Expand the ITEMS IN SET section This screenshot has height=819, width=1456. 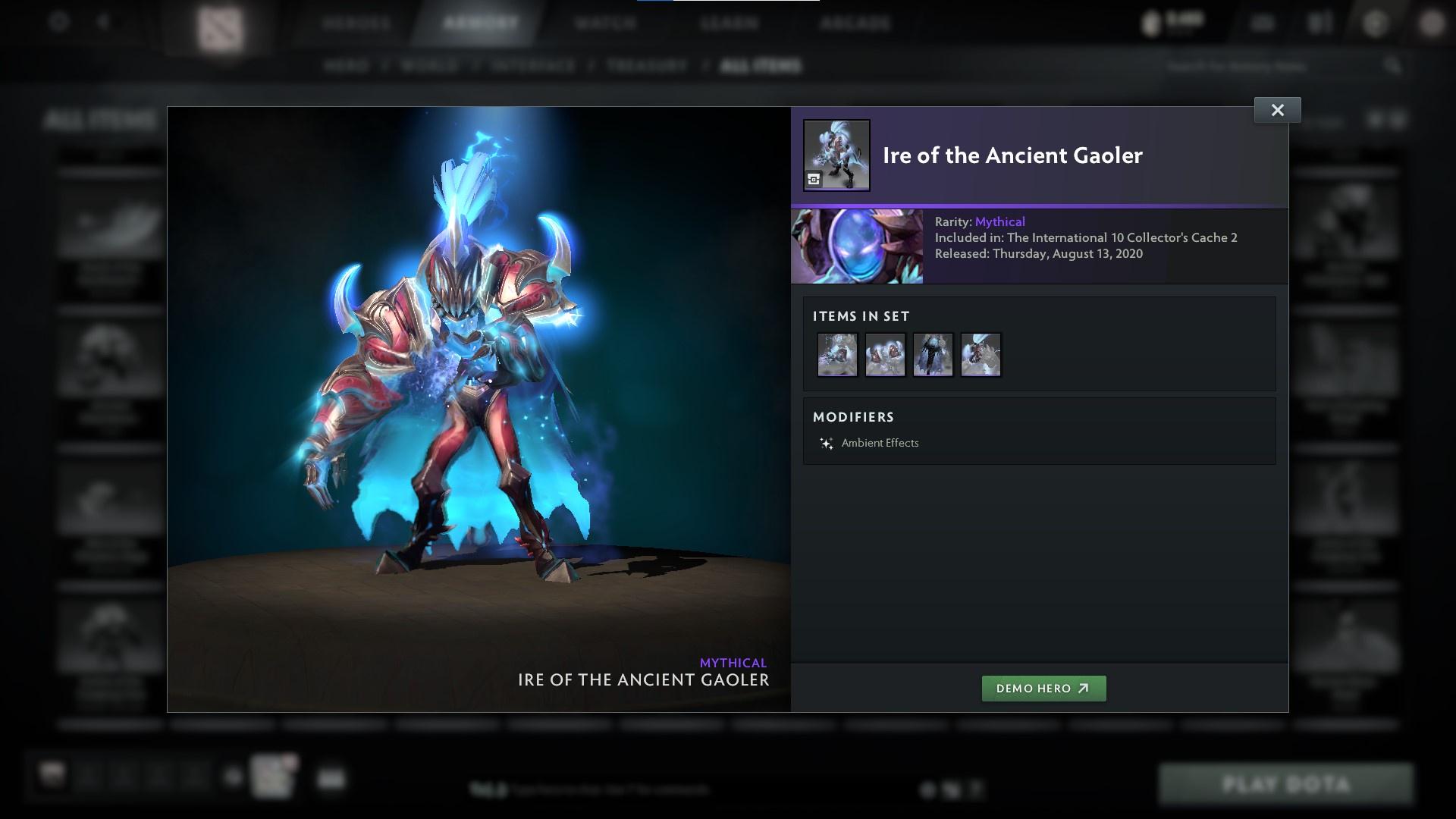861,316
